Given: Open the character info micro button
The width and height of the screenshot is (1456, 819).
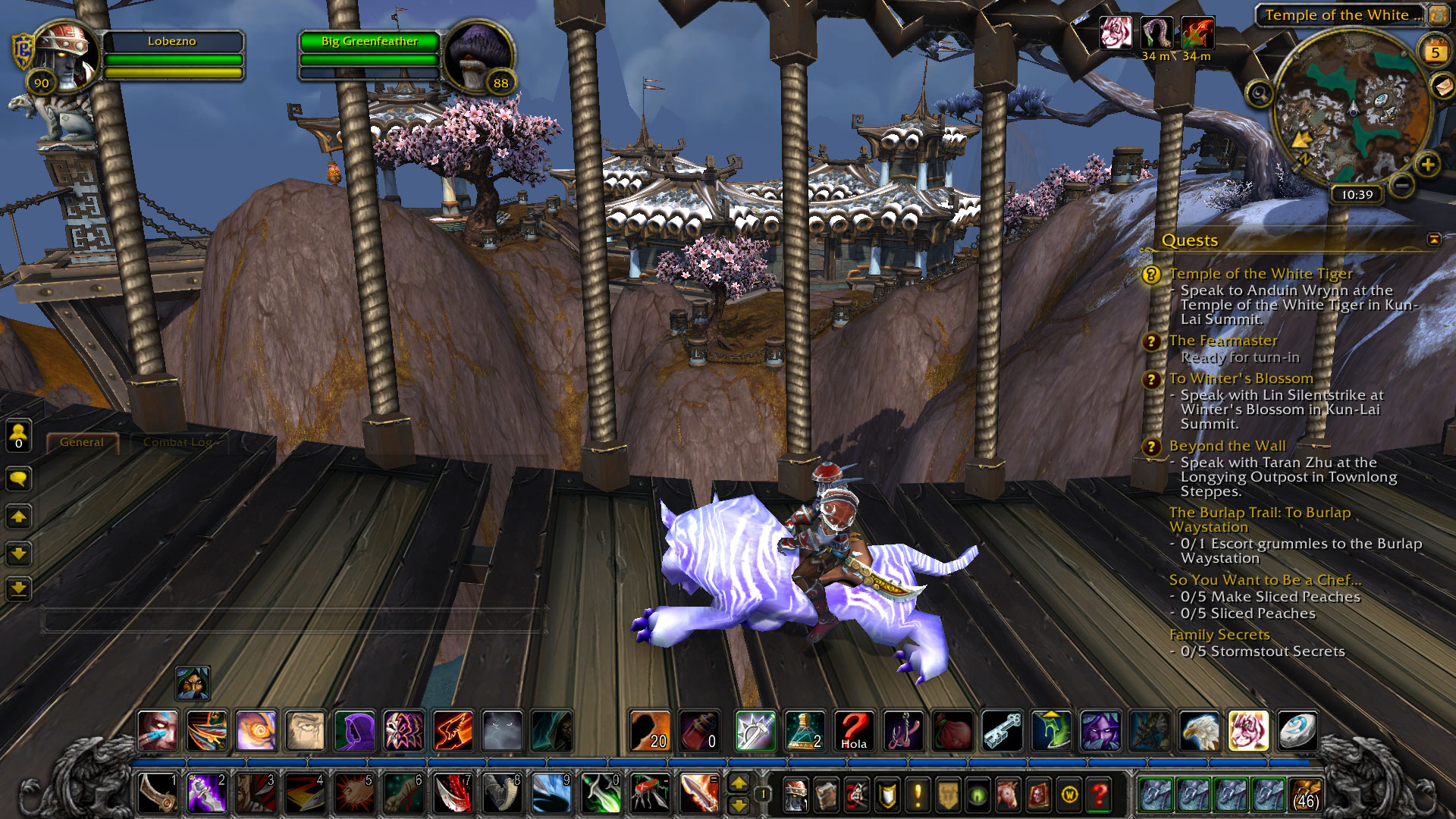Looking at the screenshot, I should click(794, 795).
